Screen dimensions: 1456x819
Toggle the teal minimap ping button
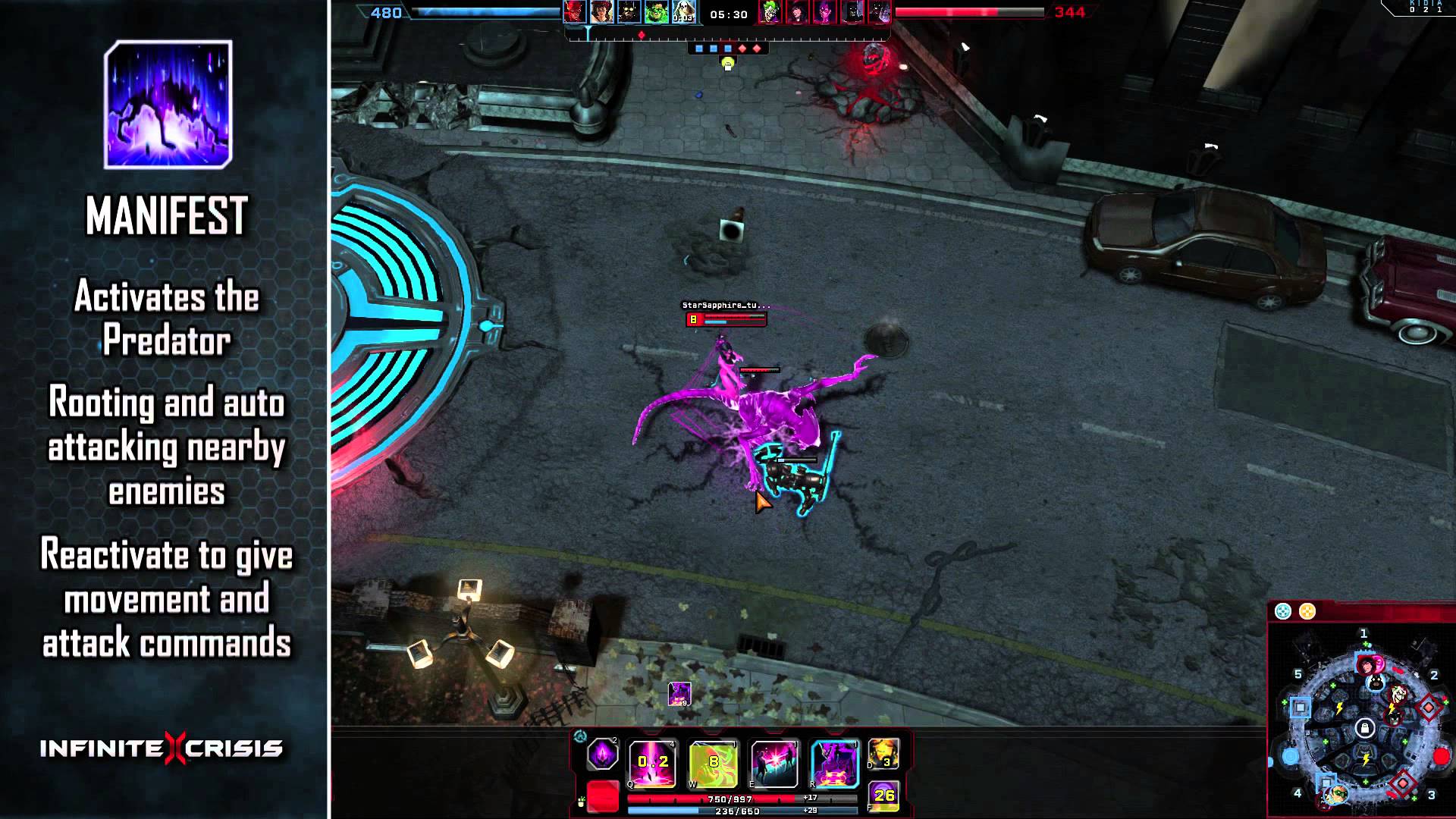pos(1282,611)
